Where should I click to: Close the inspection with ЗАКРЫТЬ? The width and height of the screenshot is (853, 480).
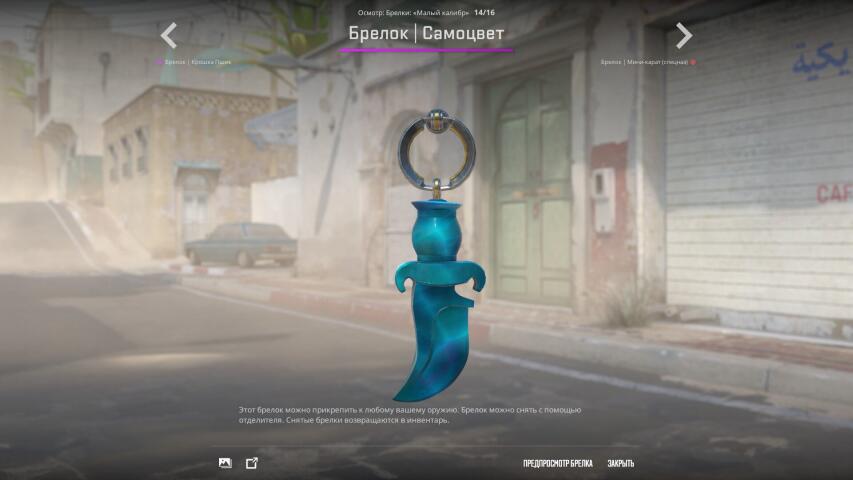(x=620, y=463)
